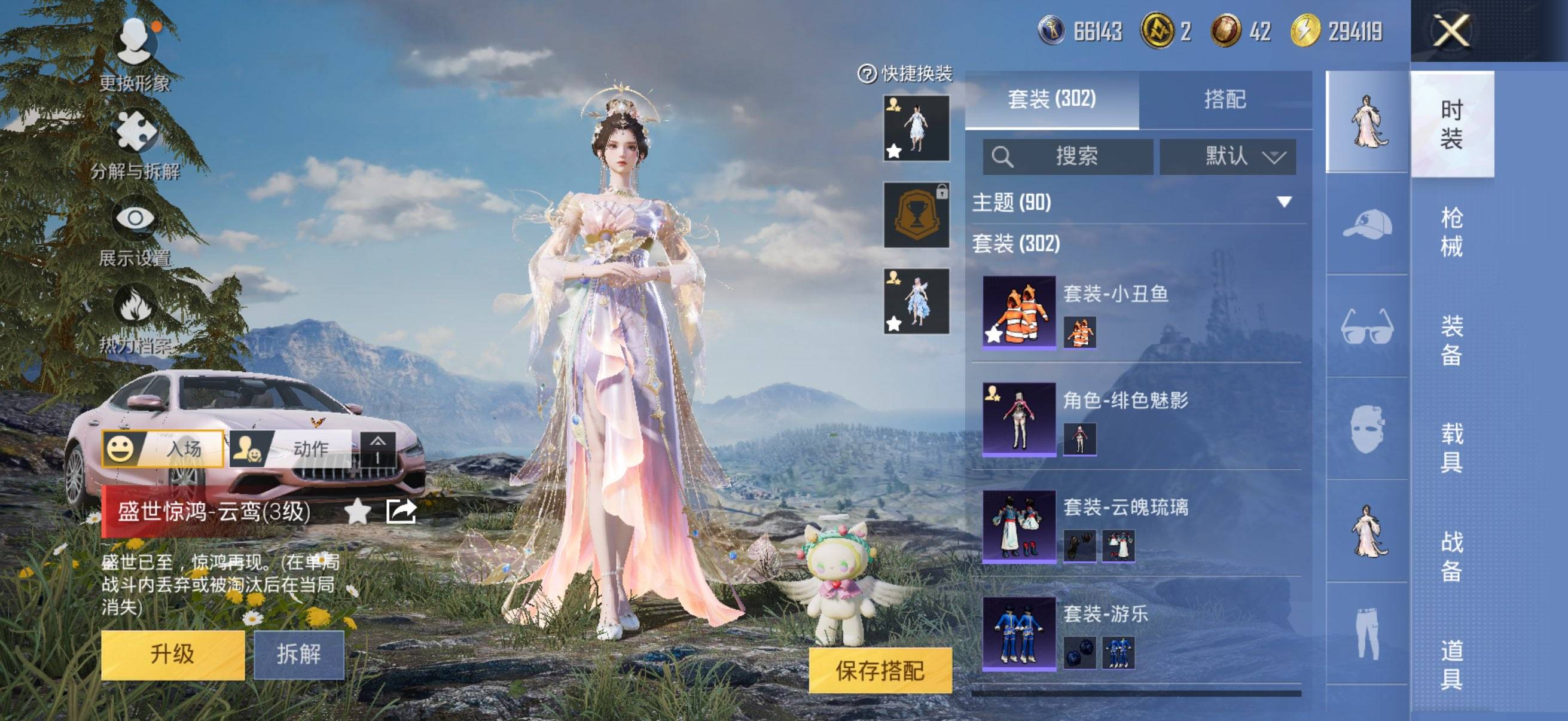The width and height of the screenshot is (1568, 721).
Task: Close the wardrobe with the X button
Action: click(1451, 30)
